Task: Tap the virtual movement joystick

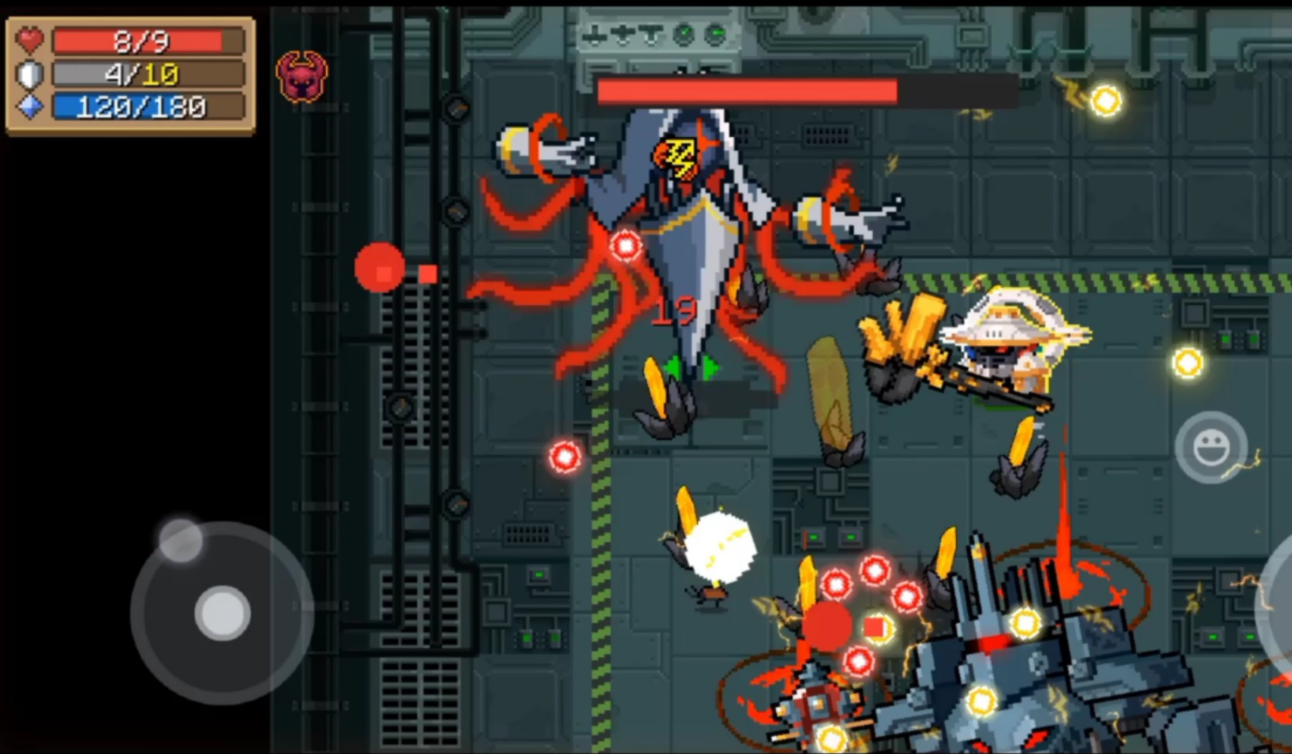Action: point(222,612)
